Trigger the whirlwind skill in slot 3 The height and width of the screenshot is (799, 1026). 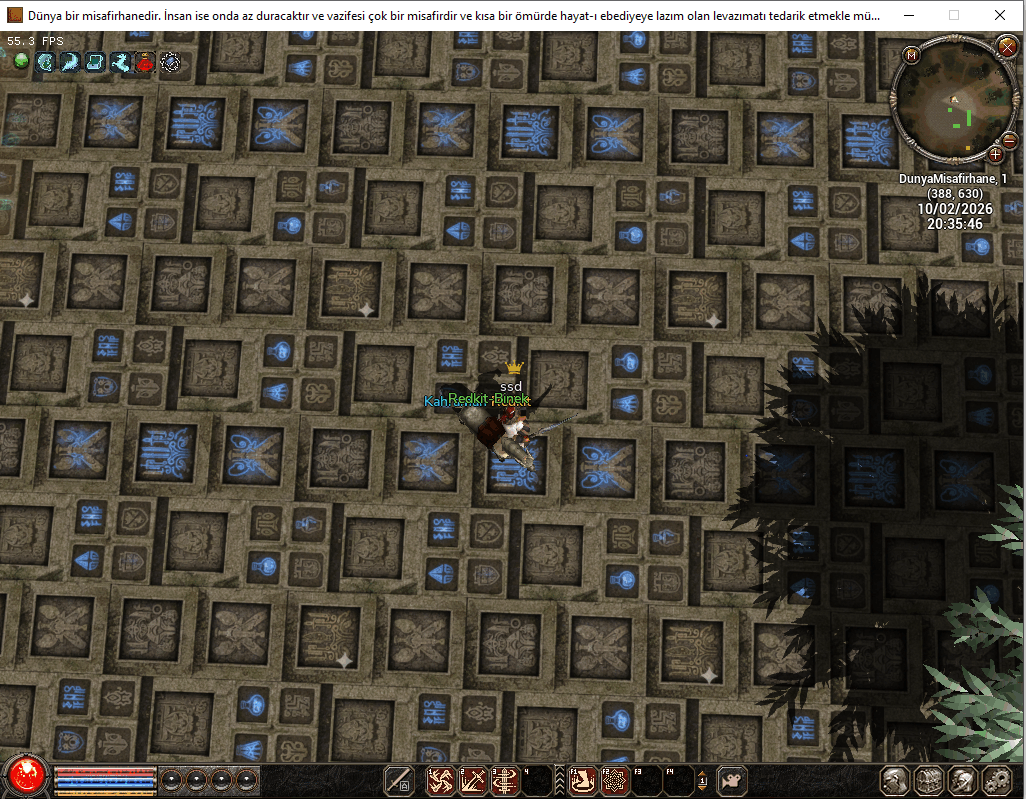[504, 780]
